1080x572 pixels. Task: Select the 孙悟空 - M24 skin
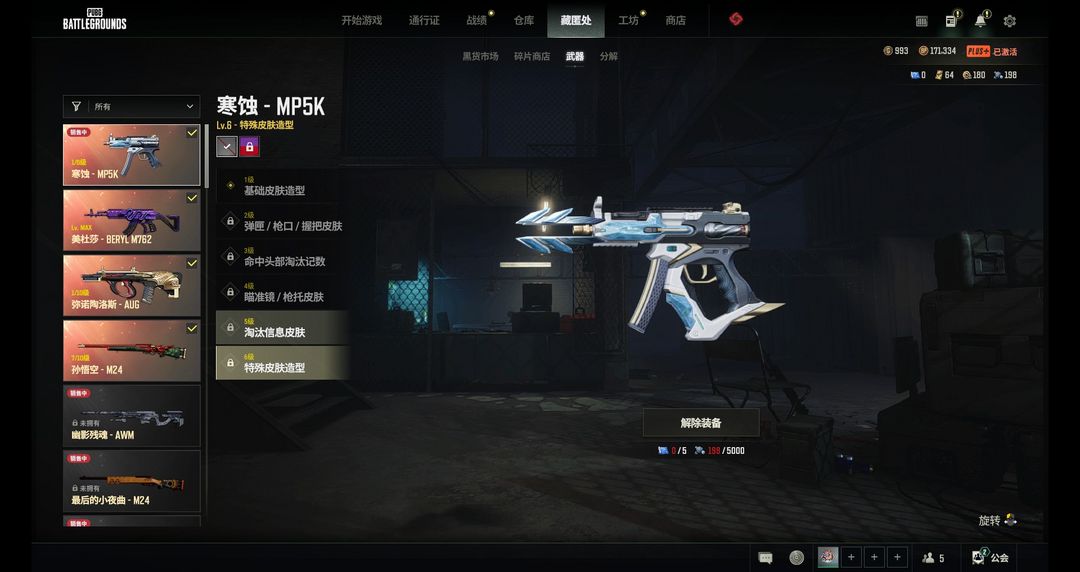click(131, 350)
